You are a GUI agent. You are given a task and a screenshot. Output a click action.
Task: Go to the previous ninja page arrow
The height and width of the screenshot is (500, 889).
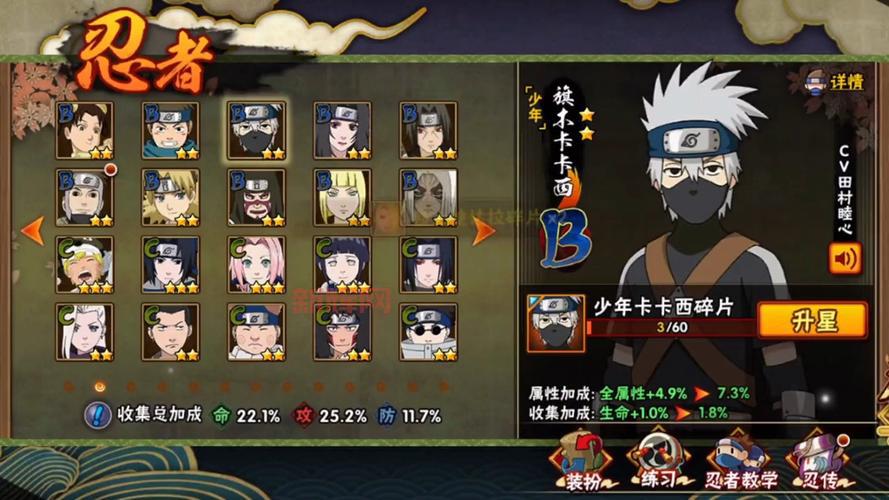32,230
